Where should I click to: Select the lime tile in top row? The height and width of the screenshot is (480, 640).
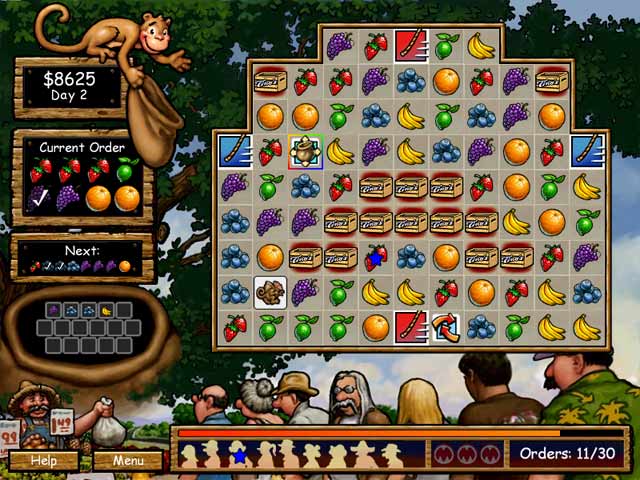(x=445, y=46)
